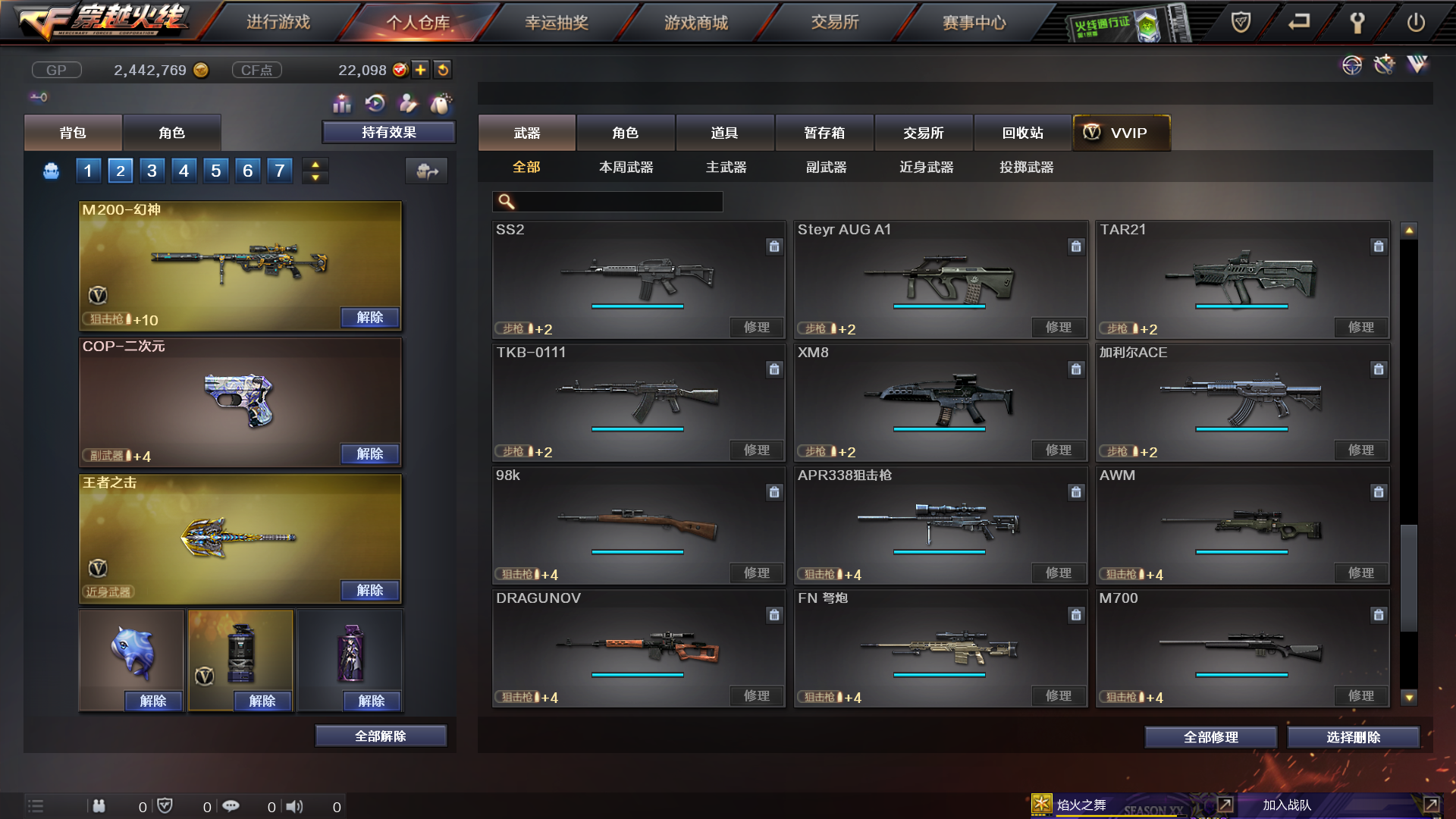Select the AWM sniper rifle card
The width and height of the screenshot is (1456, 819).
pos(1241,525)
